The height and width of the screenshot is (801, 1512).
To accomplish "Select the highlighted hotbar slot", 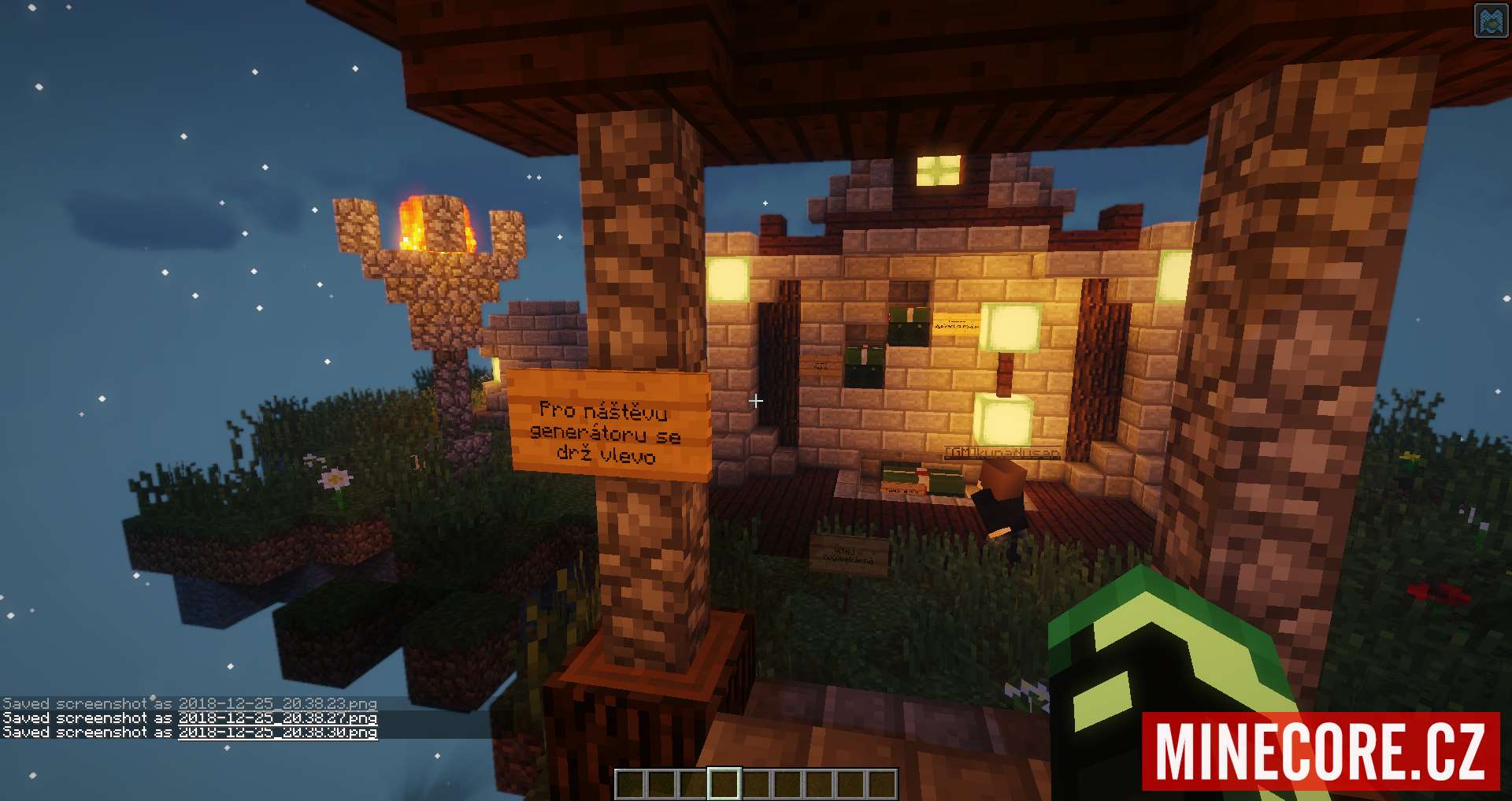I will tap(724, 784).
